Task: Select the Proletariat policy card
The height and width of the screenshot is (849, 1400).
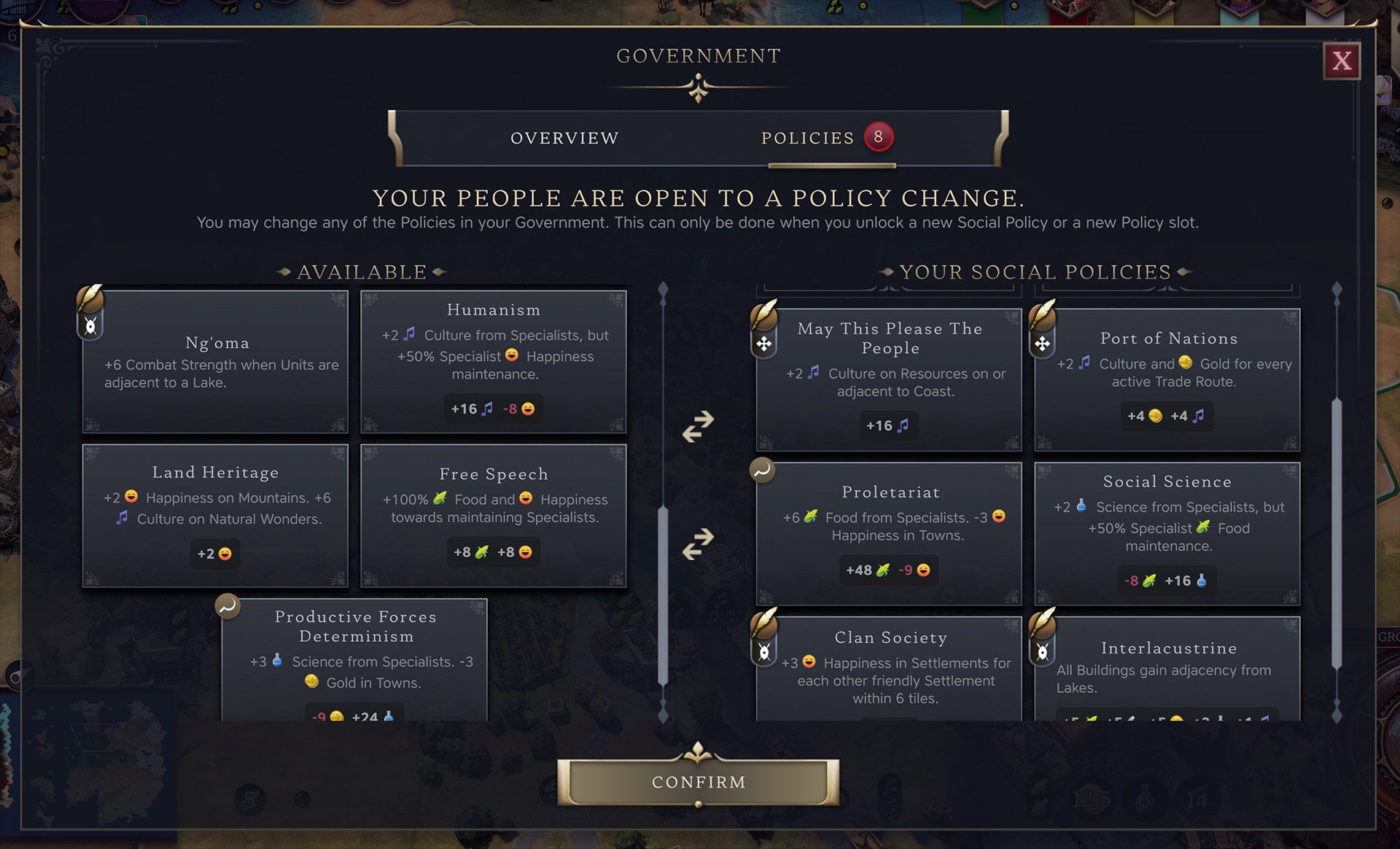Action: tap(890, 533)
